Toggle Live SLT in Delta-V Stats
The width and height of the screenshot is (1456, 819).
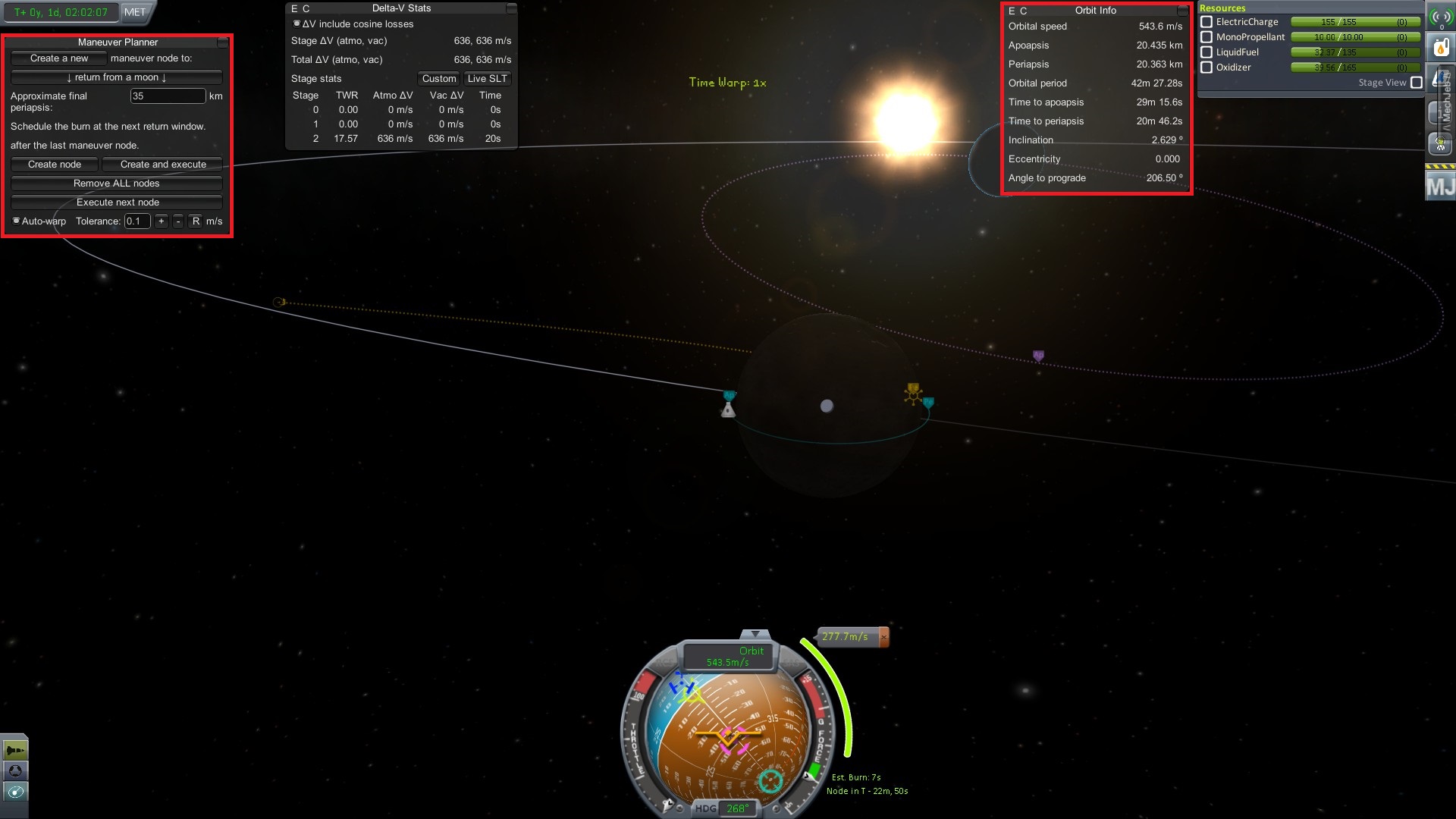487,79
